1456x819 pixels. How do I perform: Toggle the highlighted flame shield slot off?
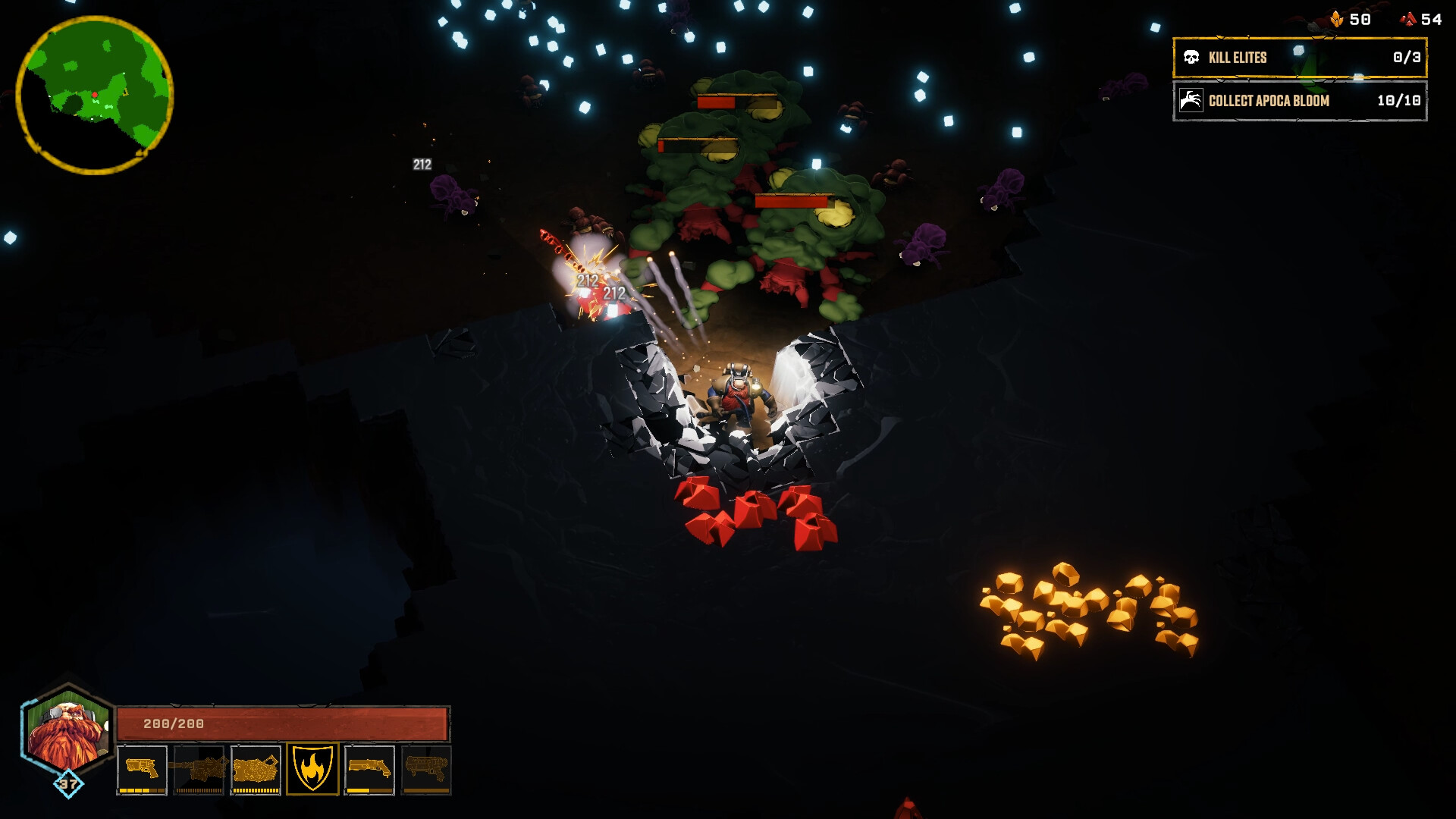tap(314, 767)
